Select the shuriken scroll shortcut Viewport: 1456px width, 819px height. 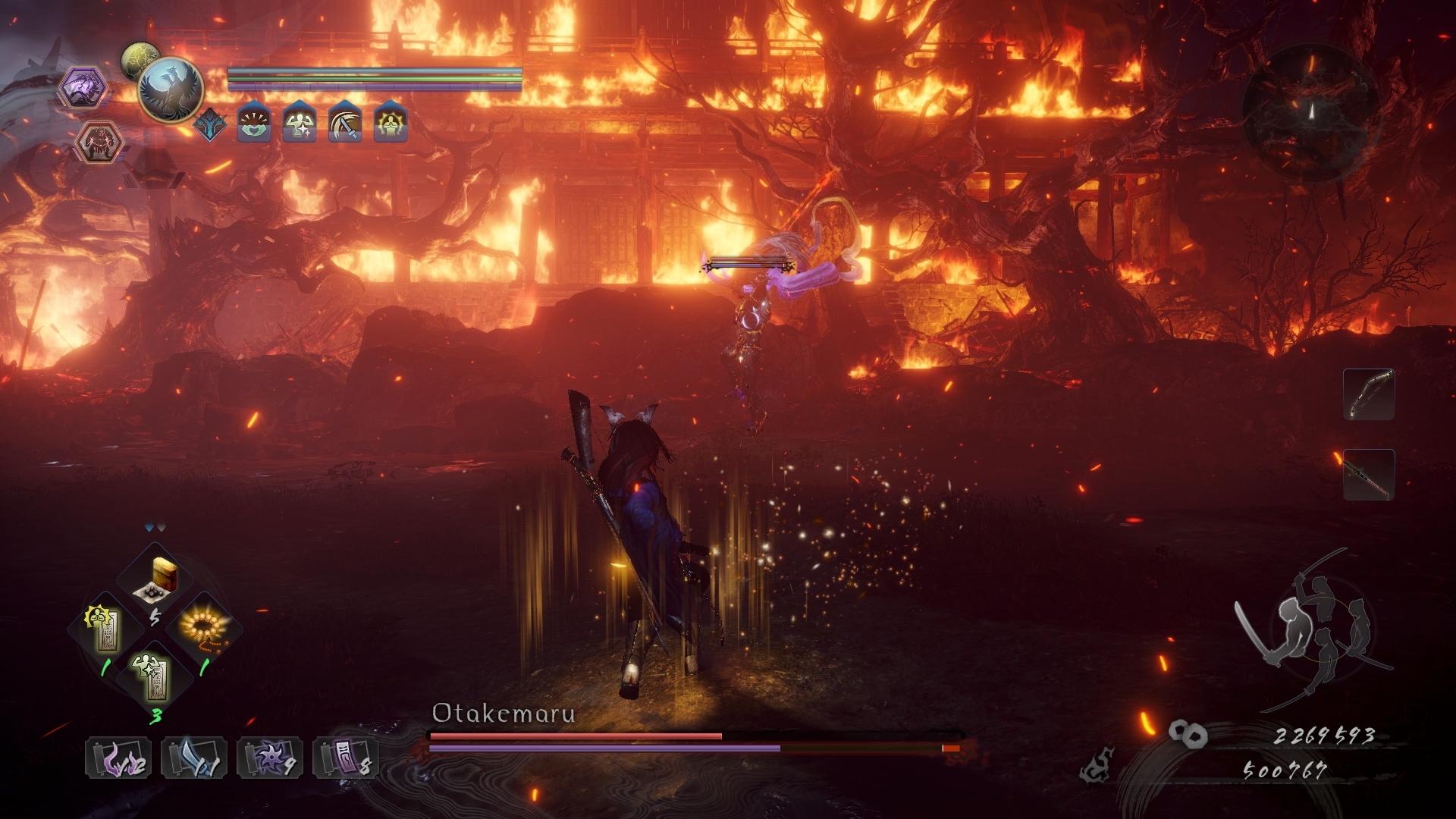(x=269, y=758)
